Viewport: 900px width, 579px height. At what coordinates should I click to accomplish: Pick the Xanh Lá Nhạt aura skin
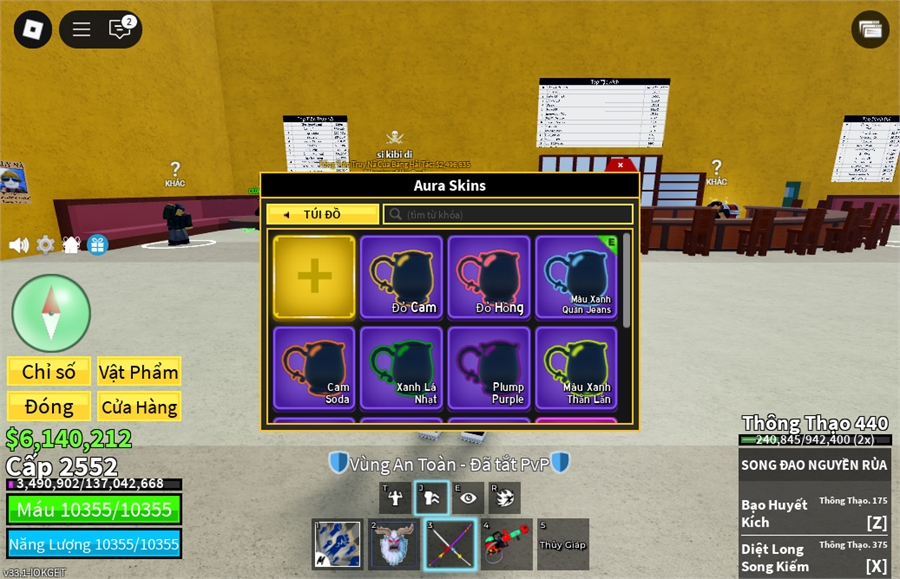402,368
